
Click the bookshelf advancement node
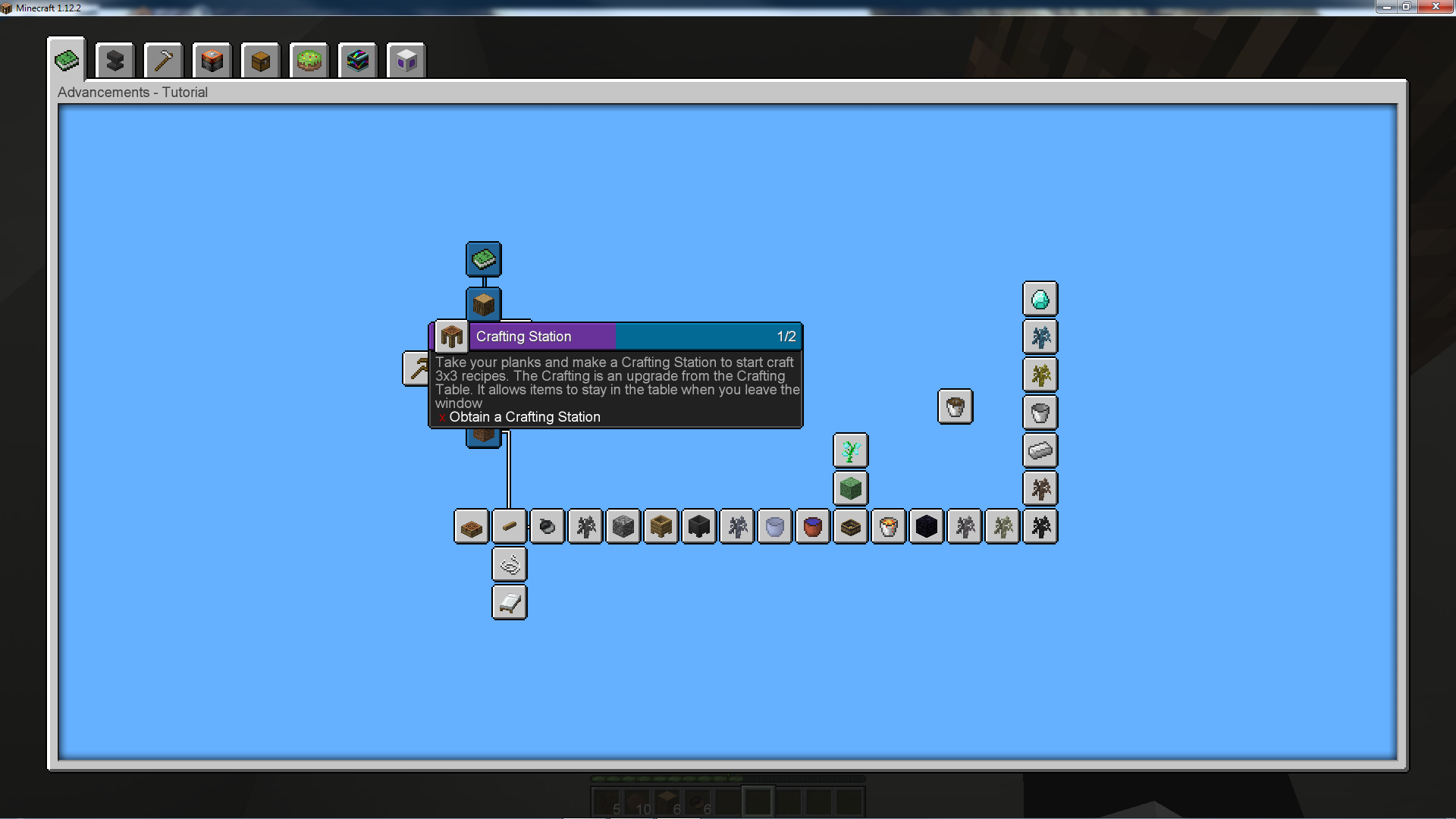[850, 526]
